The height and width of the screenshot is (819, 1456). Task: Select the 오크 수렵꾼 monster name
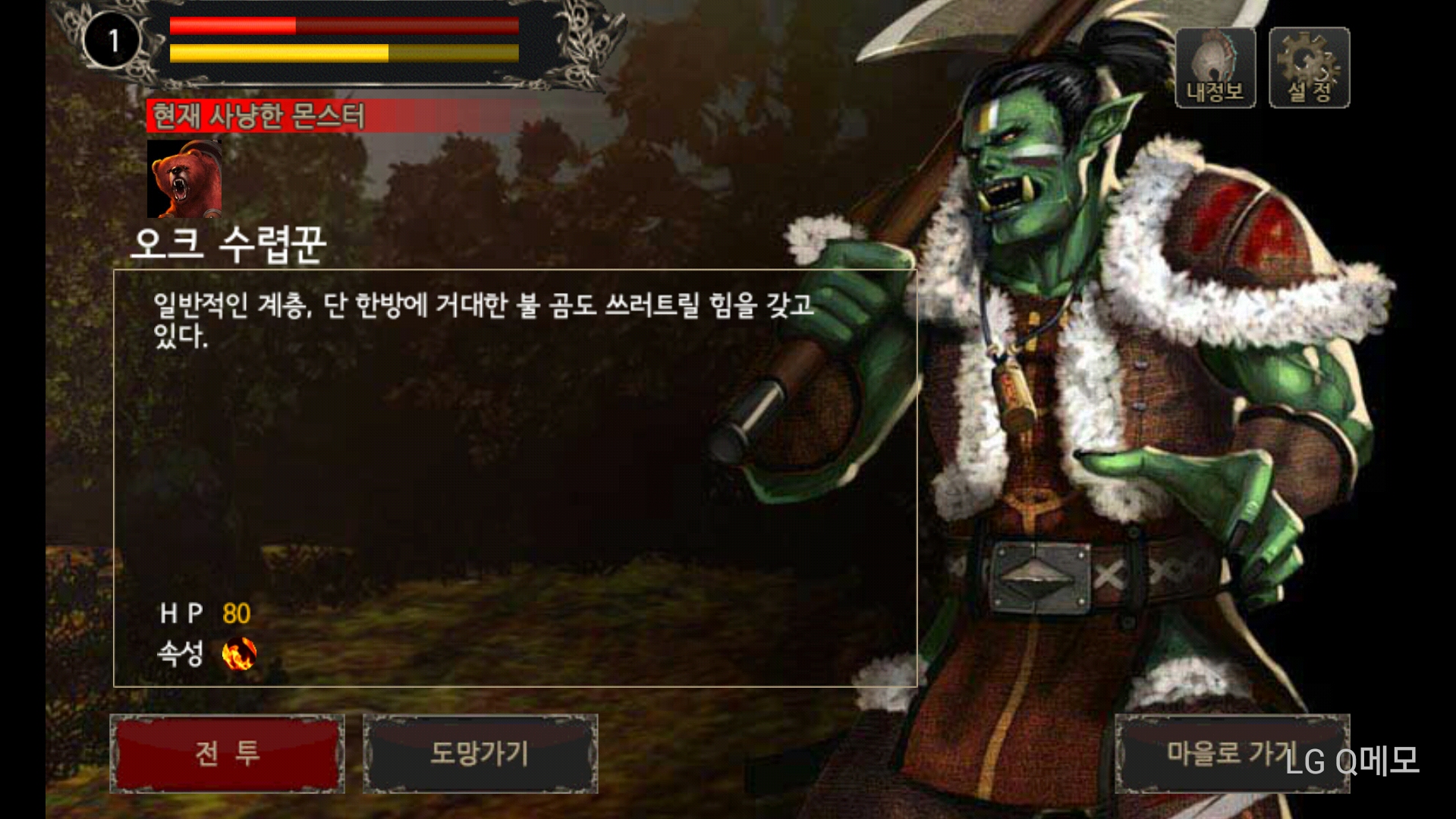[228, 241]
